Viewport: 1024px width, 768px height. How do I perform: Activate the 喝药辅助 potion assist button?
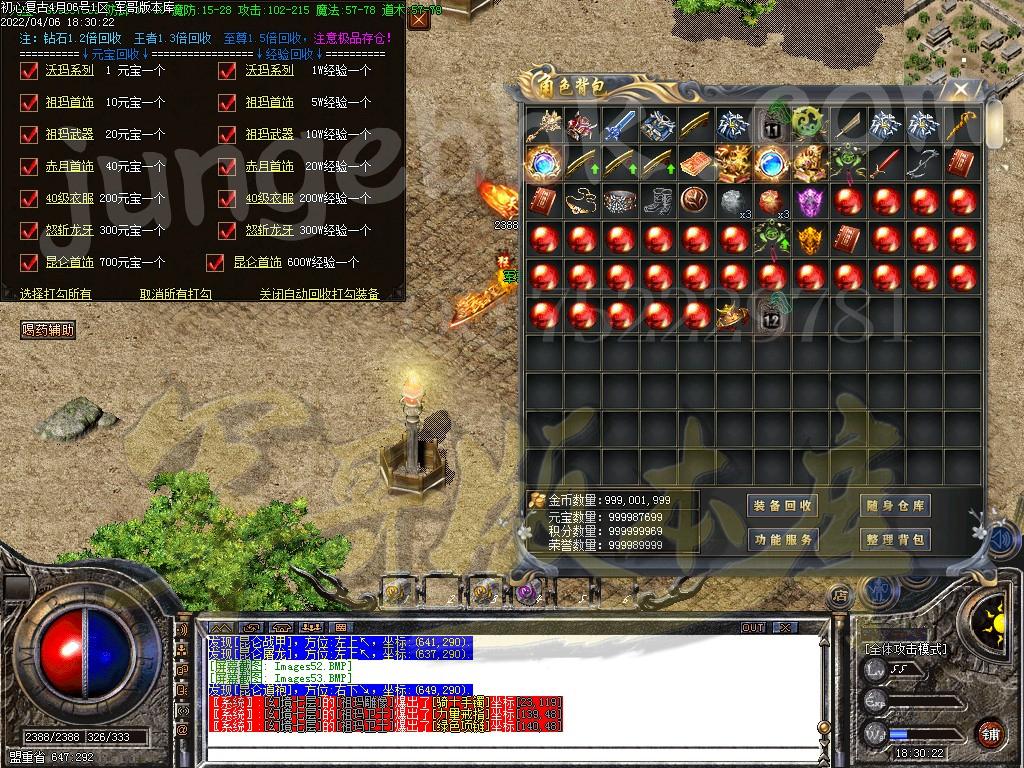[x=48, y=330]
